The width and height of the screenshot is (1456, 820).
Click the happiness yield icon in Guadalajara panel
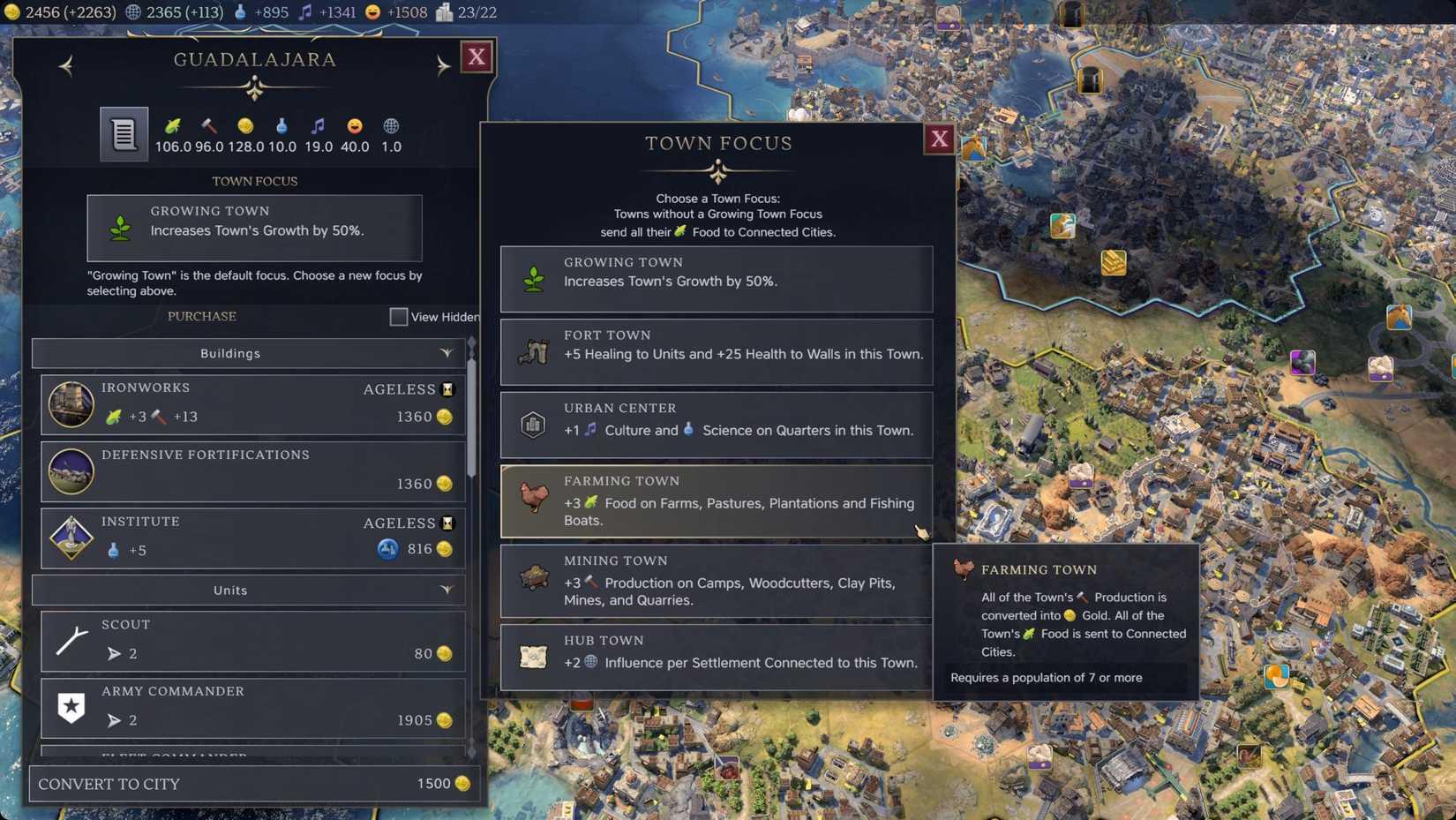355,124
